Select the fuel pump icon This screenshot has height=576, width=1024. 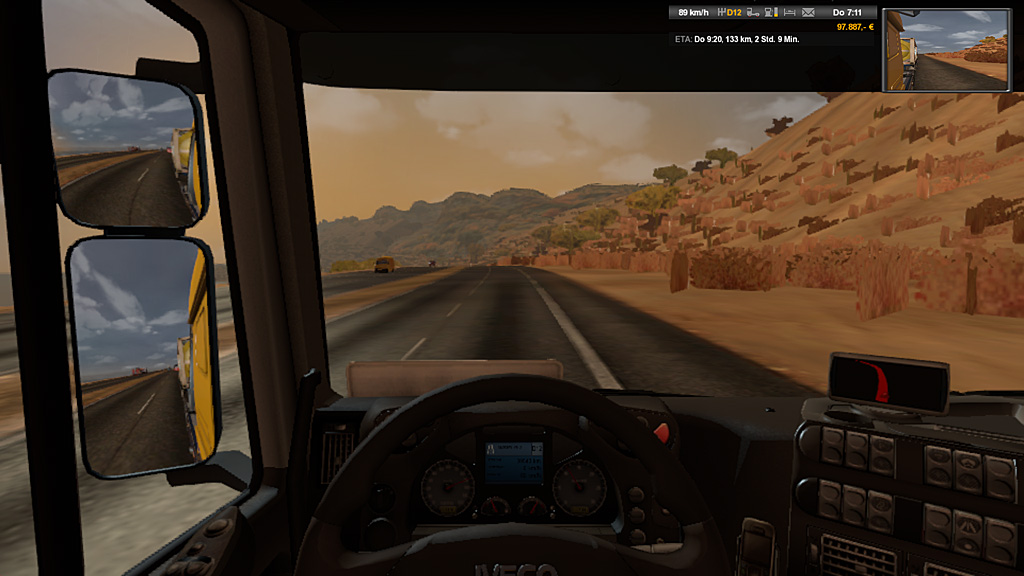coord(769,13)
